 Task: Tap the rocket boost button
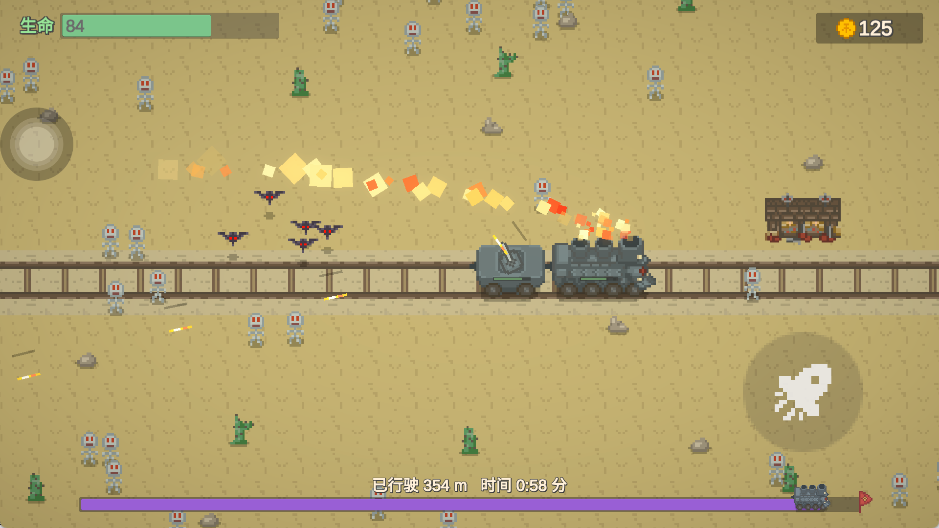(802, 392)
